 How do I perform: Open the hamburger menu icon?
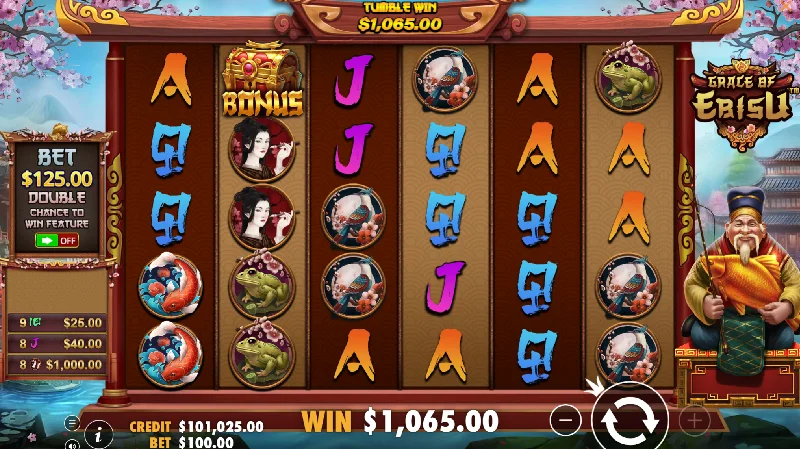click(72, 423)
